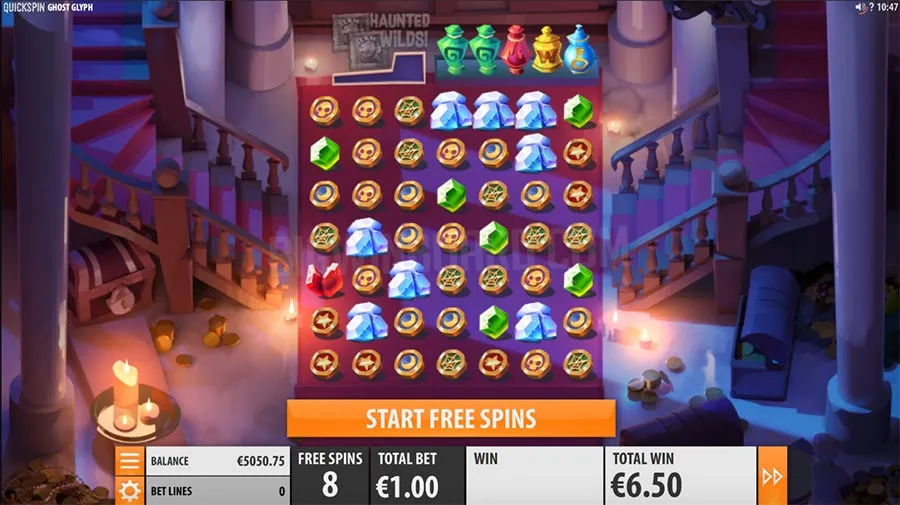
Task: Toggle the sound speaker icon
Action: (x=858, y=7)
